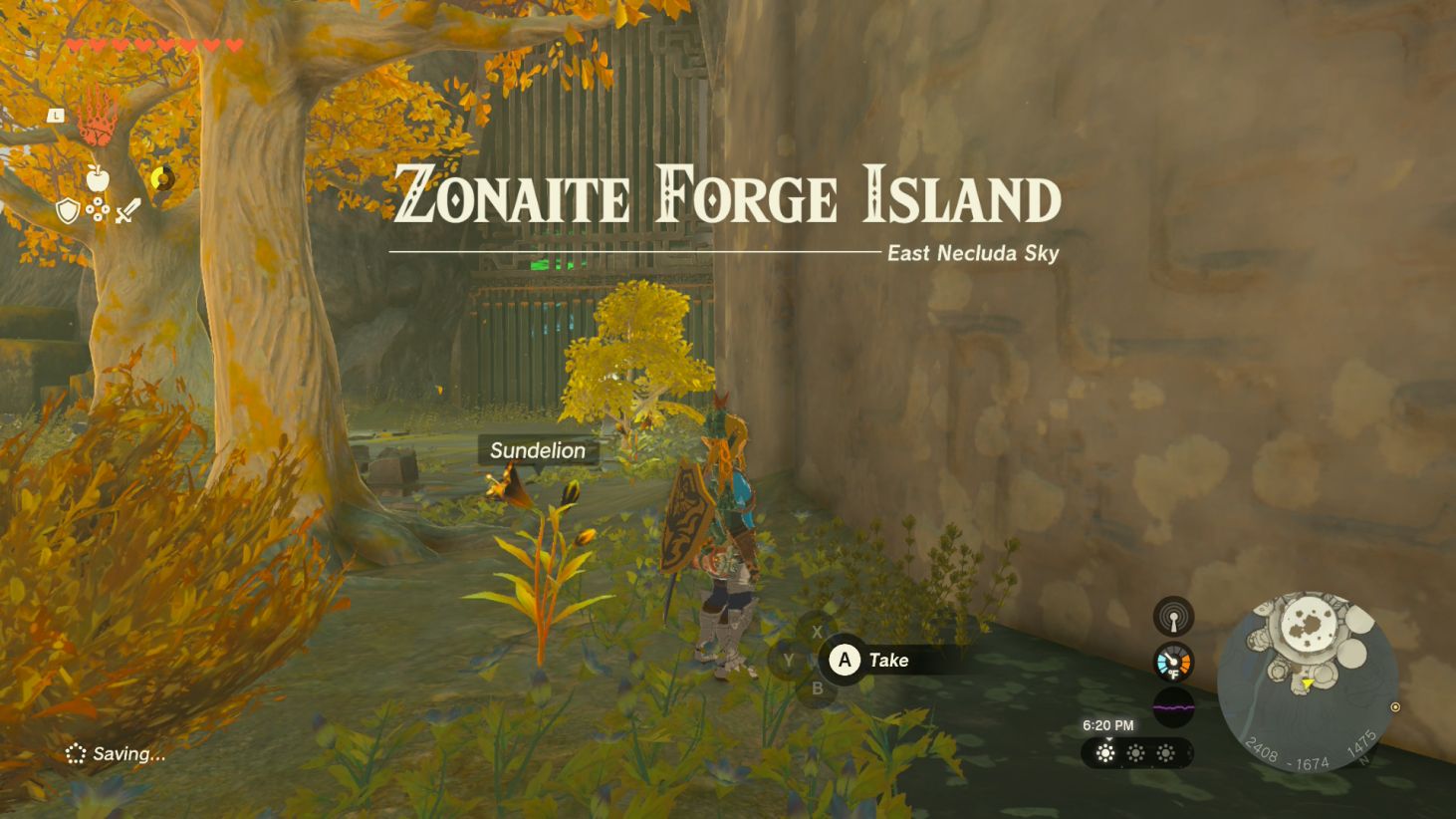The width and height of the screenshot is (1456, 819).
Task: Expand the X button action prompt
Action: [817, 631]
